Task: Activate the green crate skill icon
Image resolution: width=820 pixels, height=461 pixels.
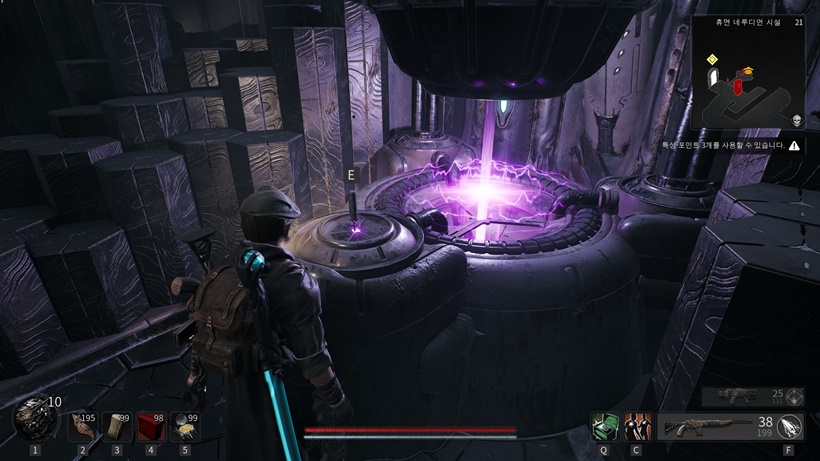Action: pyautogui.click(x=603, y=427)
